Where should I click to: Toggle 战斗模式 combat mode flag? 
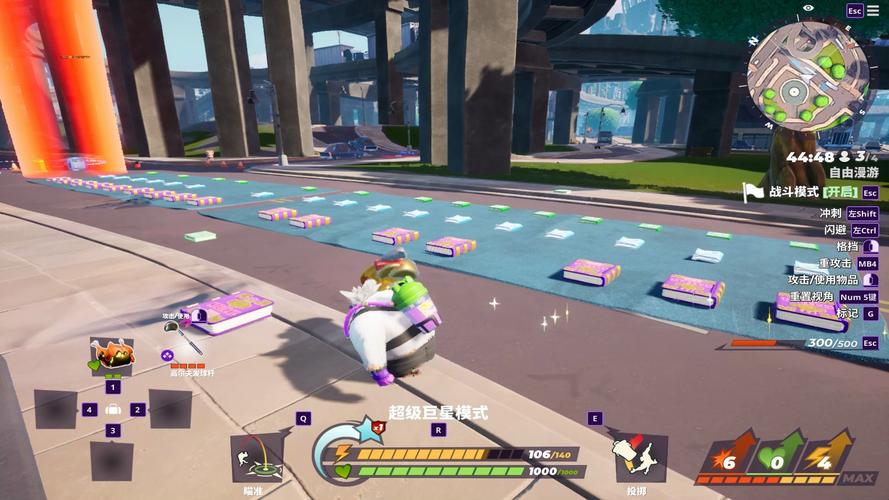click(753, 192)
